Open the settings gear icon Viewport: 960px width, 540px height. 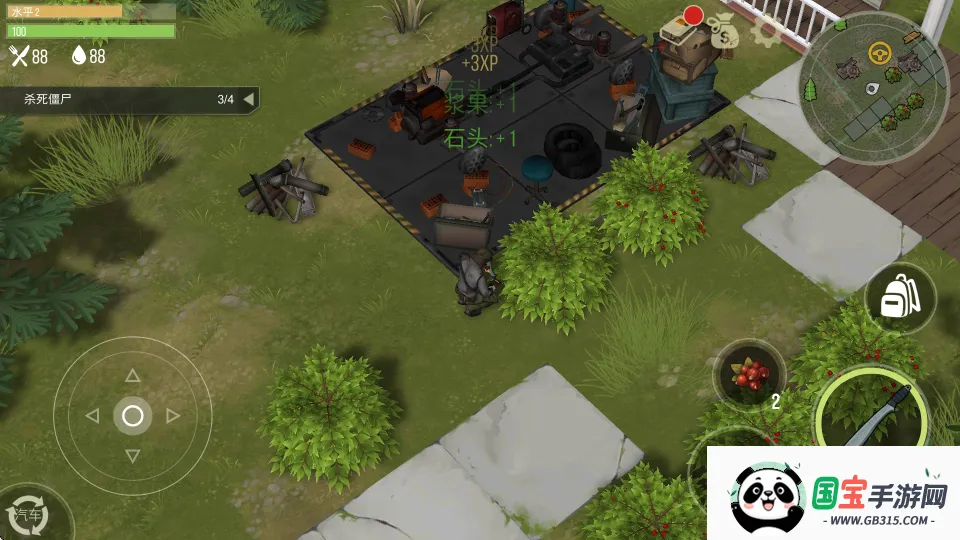pos(767,30)
